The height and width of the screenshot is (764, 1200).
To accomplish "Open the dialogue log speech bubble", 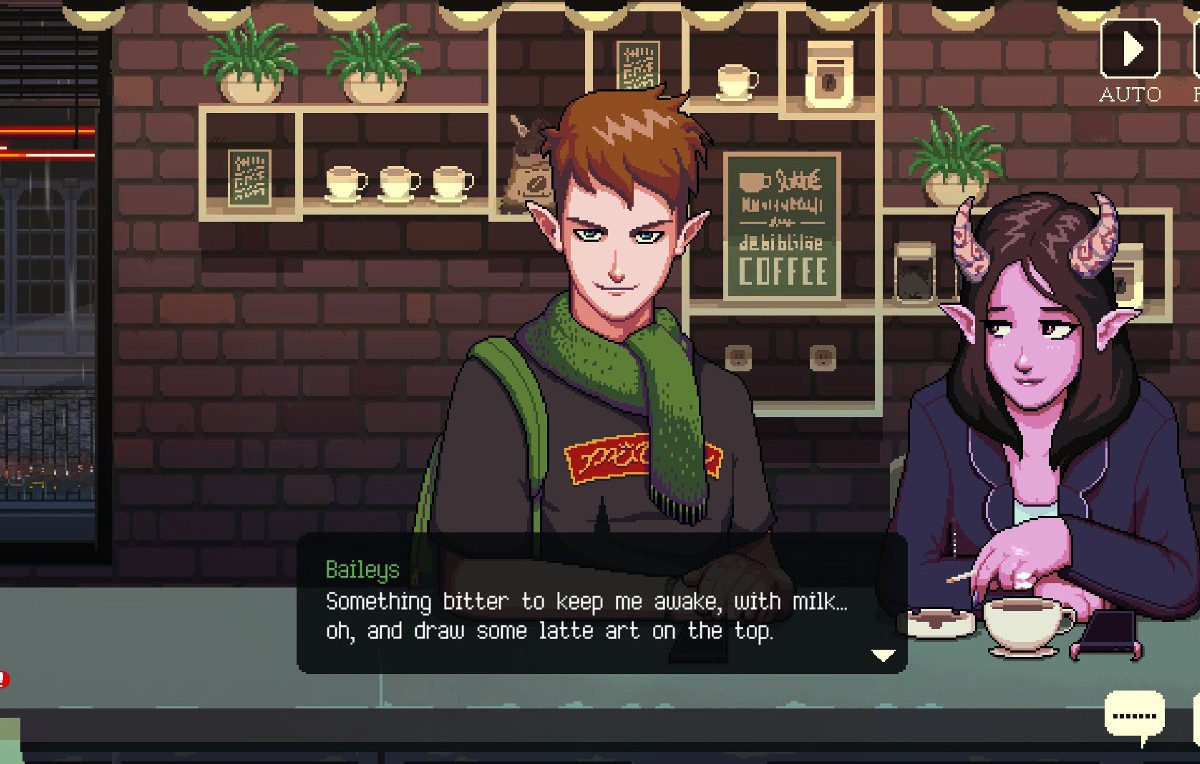I will [1135, 716].
